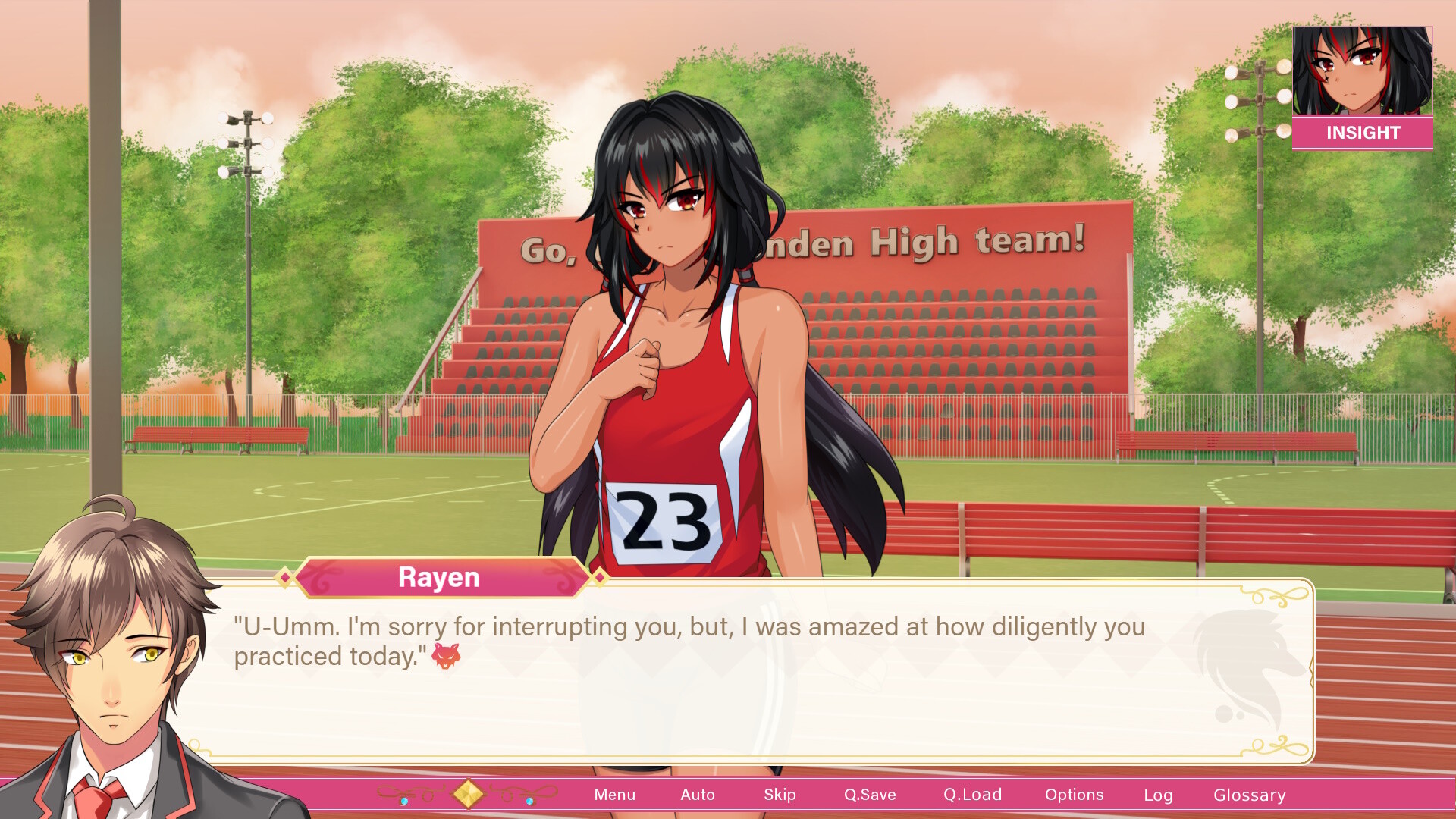The height and width of the screenshot is (819, 1456).
Task: Skip through the dialogue
Action: (x=780, y=795)
